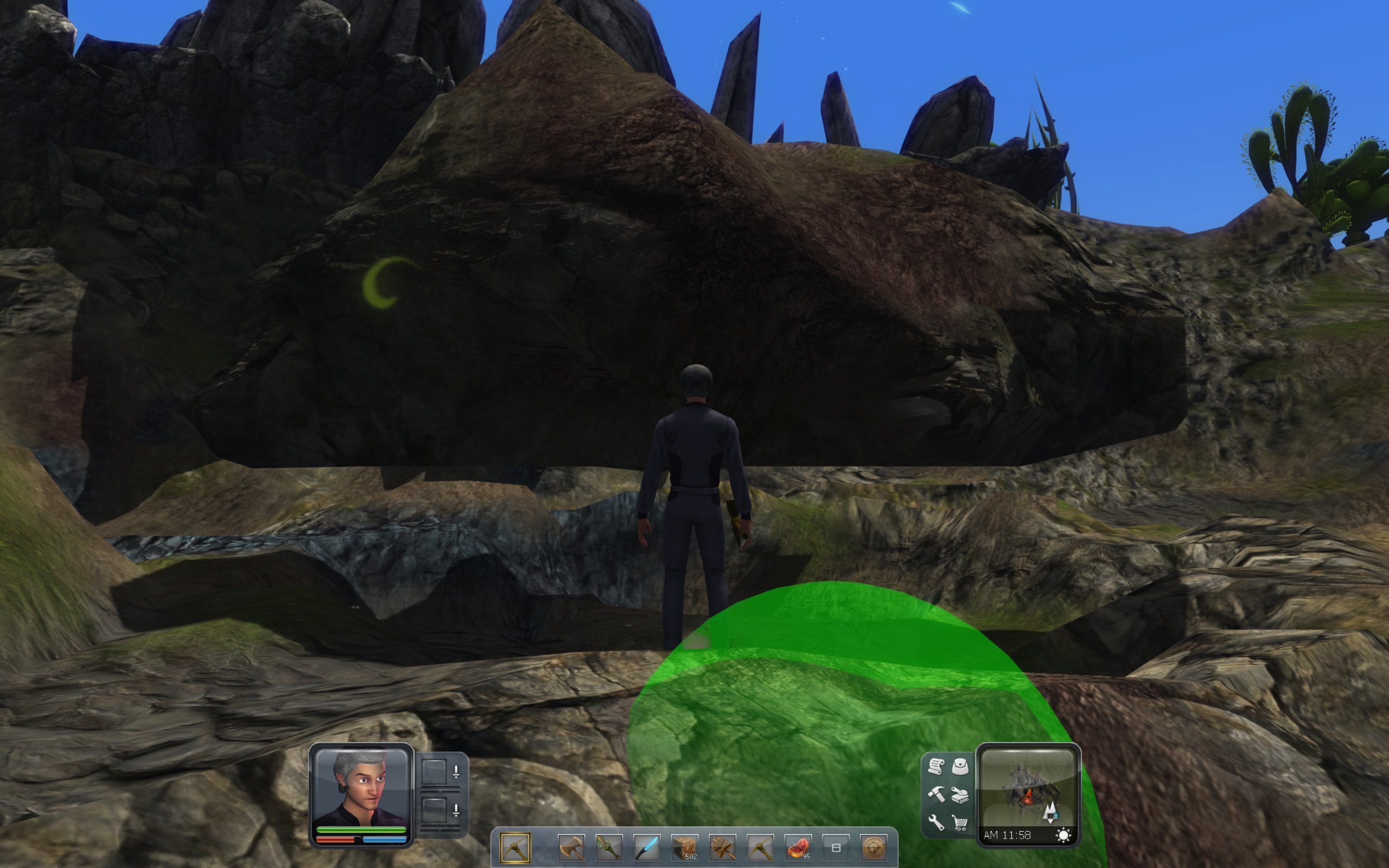
Task: Use the raw meat stack of 95
Action: coord(798,848)
